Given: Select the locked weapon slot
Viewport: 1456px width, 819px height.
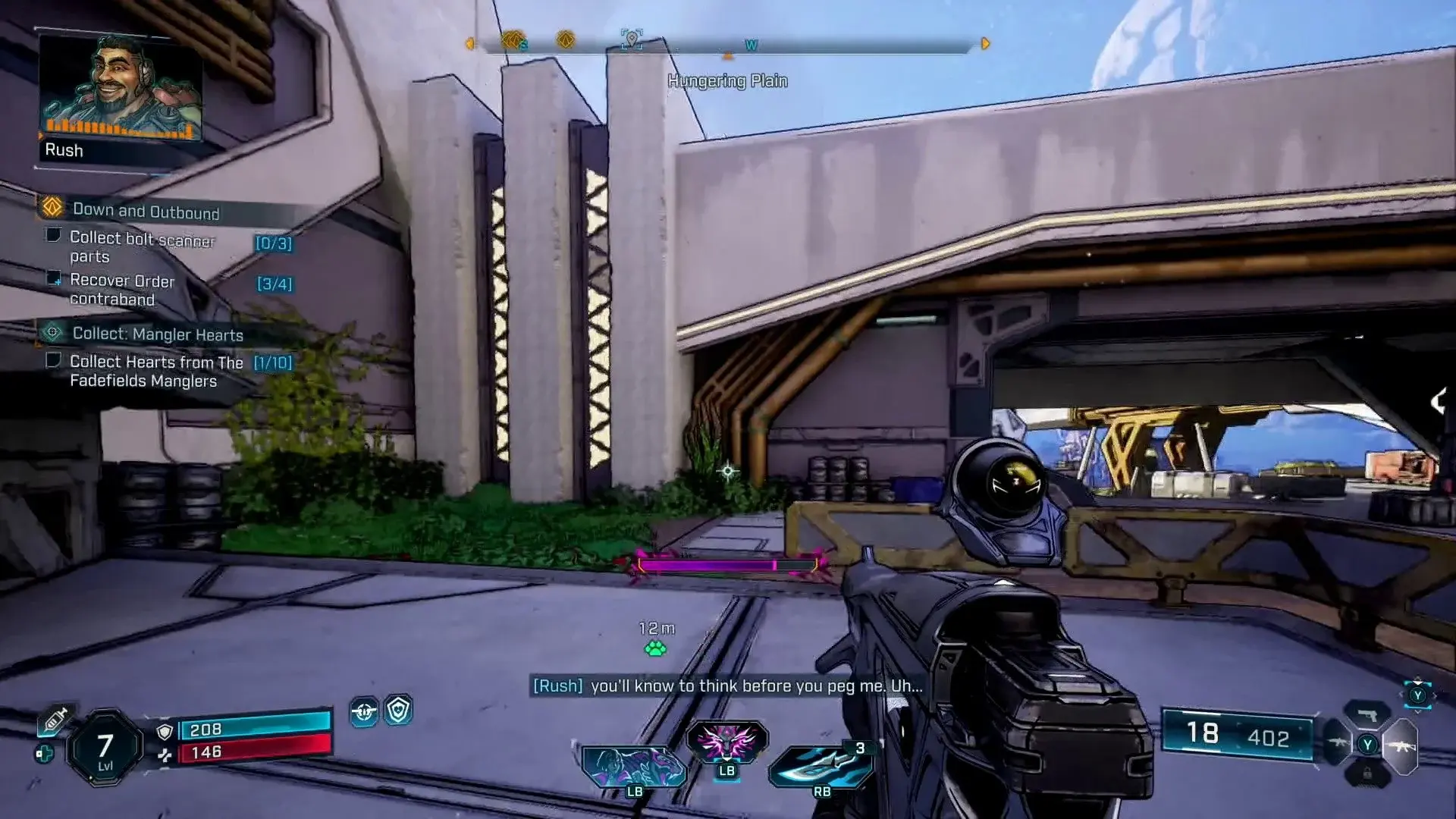Looking at the screenshot, I should click(x=1367, y=774).
